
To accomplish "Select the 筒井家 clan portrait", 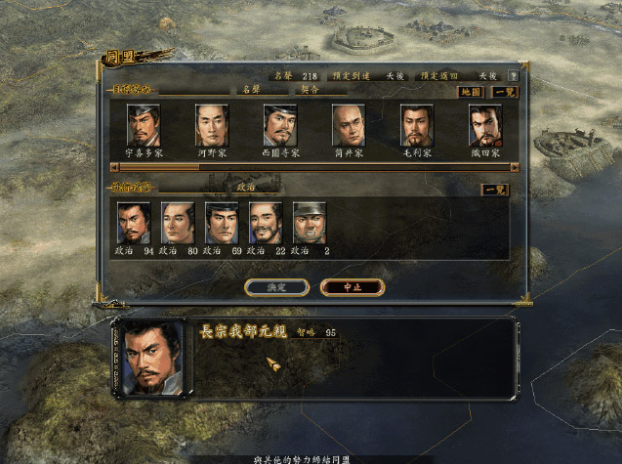I will [348, 126].
